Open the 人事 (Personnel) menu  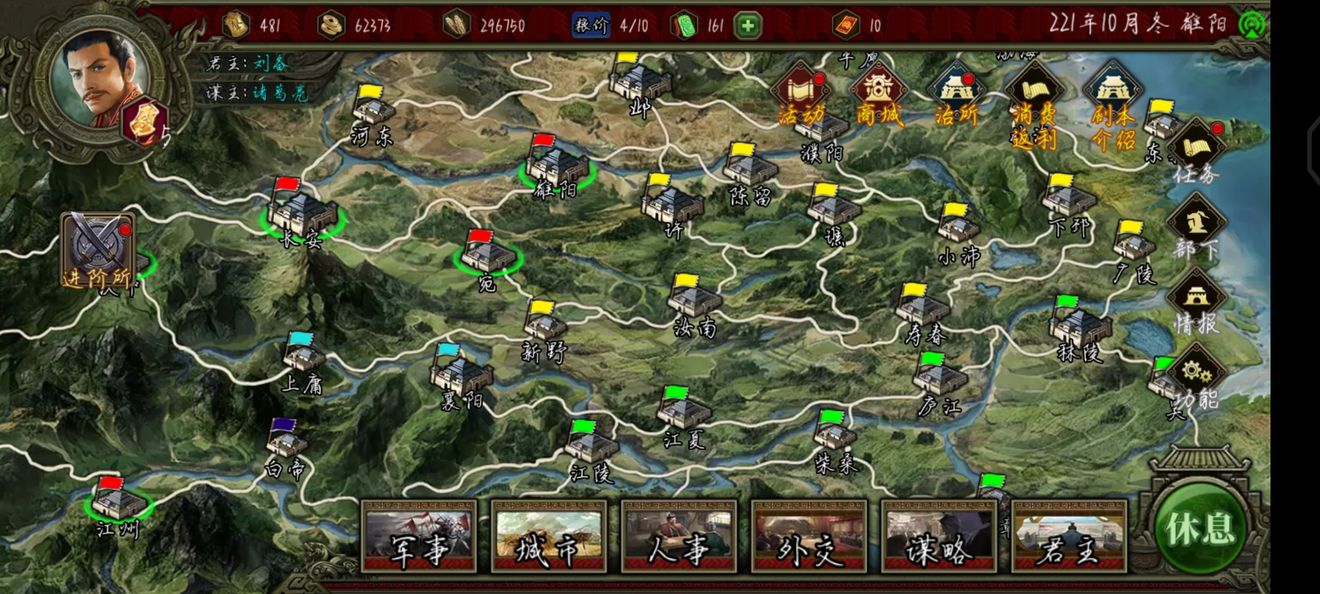(x=679, y=535)
